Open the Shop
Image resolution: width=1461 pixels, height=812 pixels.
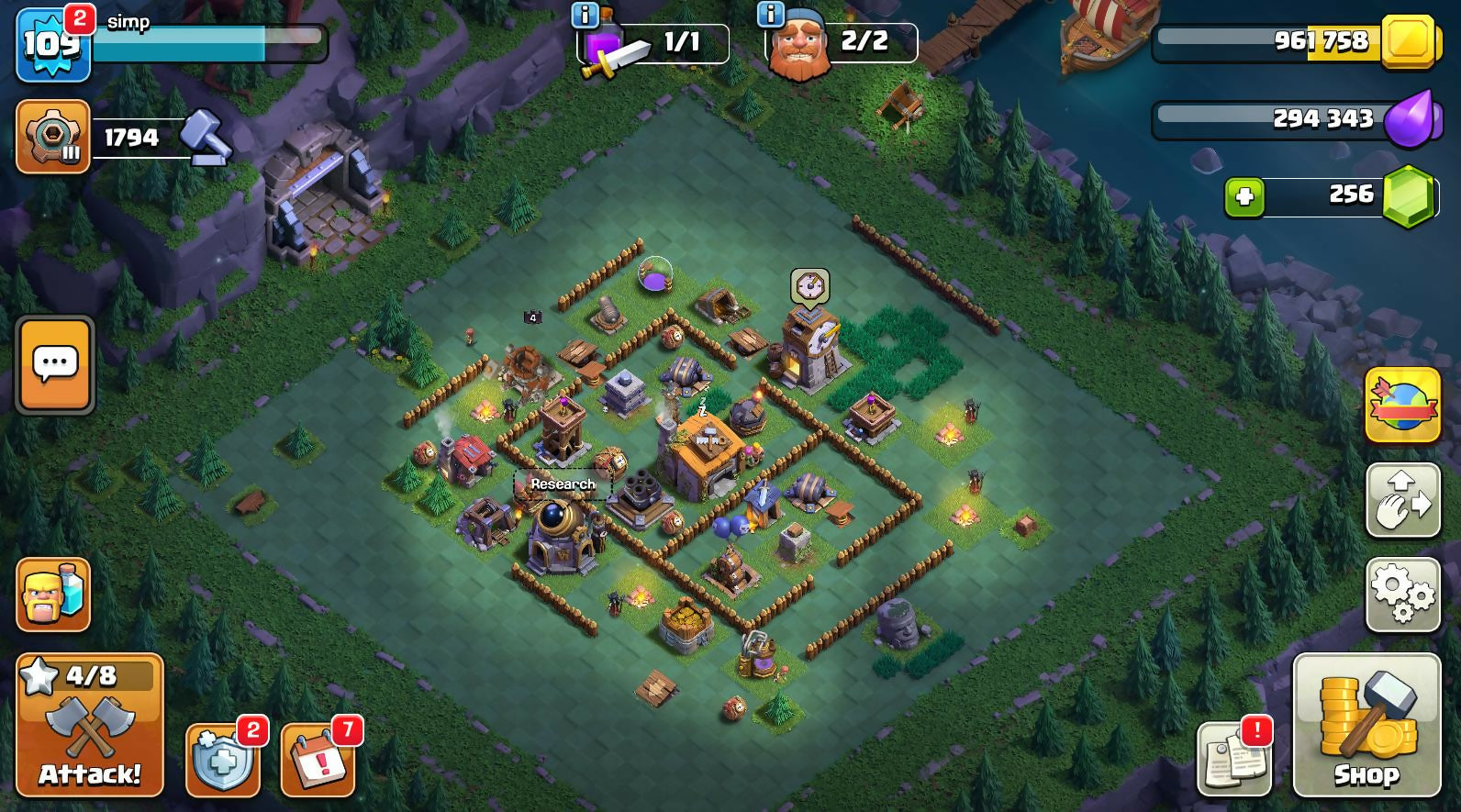pos(1366,725)
